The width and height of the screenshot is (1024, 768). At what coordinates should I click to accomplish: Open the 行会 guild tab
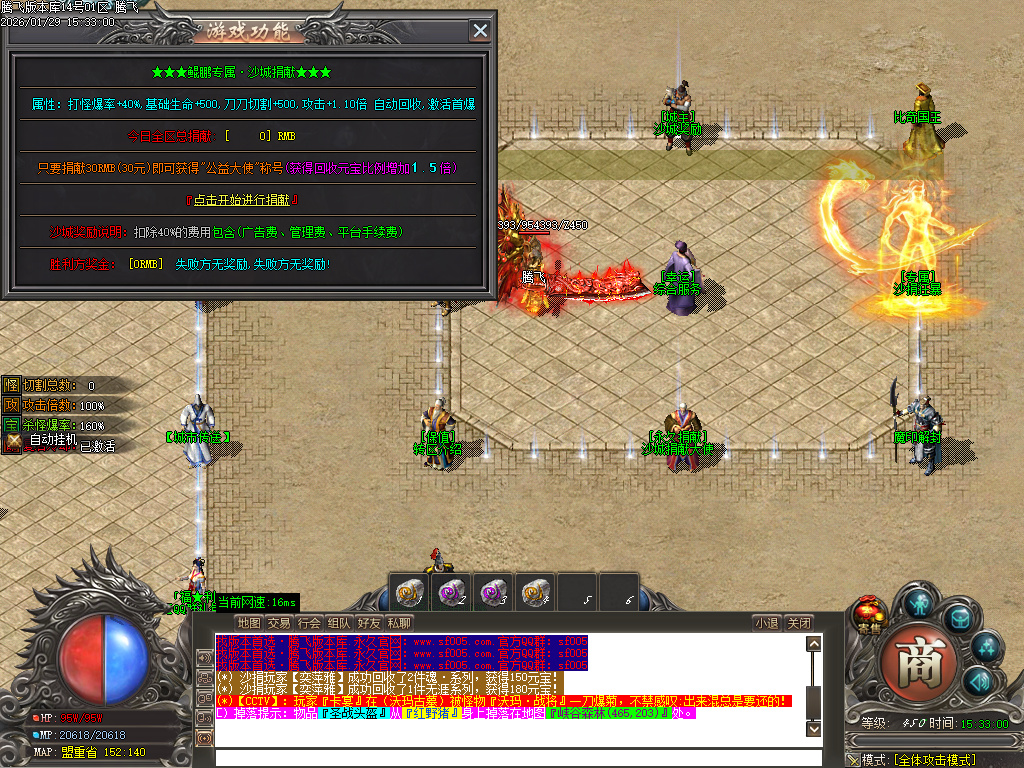pyautogui.click(x=309, y=622)
